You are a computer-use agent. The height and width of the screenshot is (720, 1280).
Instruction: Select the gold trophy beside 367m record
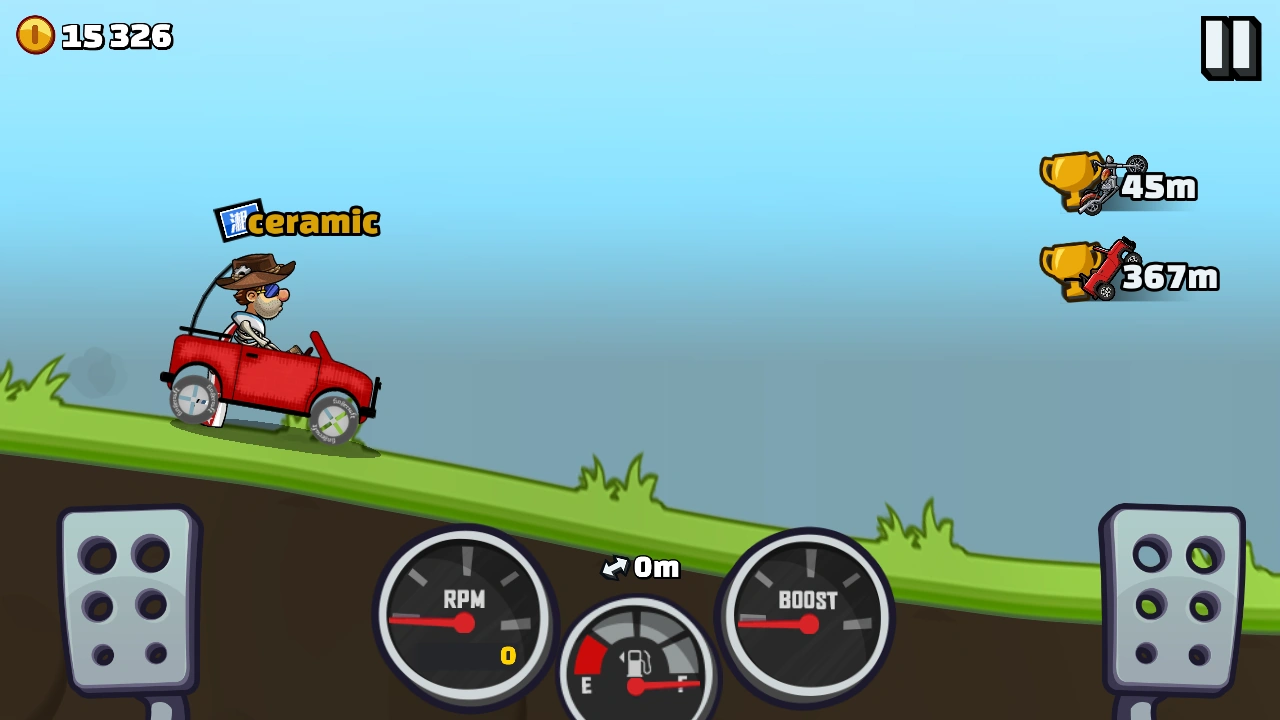tap(1073, 272)
